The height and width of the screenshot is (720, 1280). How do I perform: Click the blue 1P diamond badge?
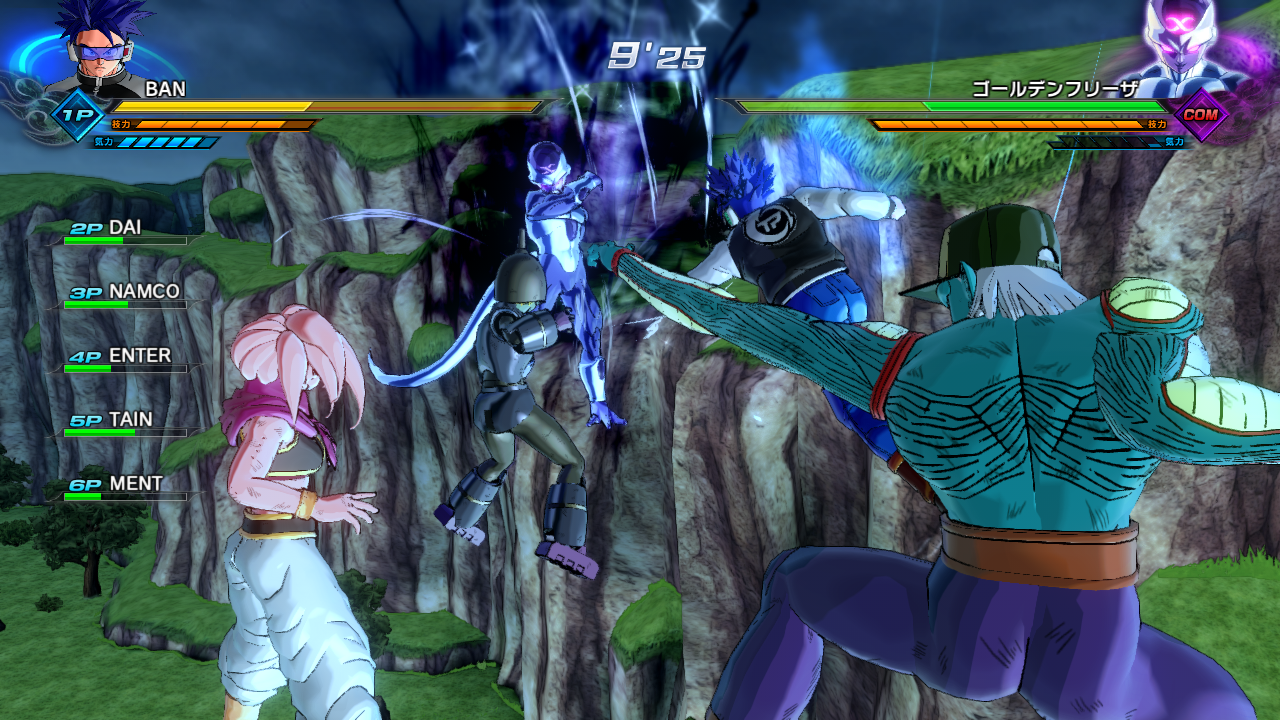click(78, 116)
